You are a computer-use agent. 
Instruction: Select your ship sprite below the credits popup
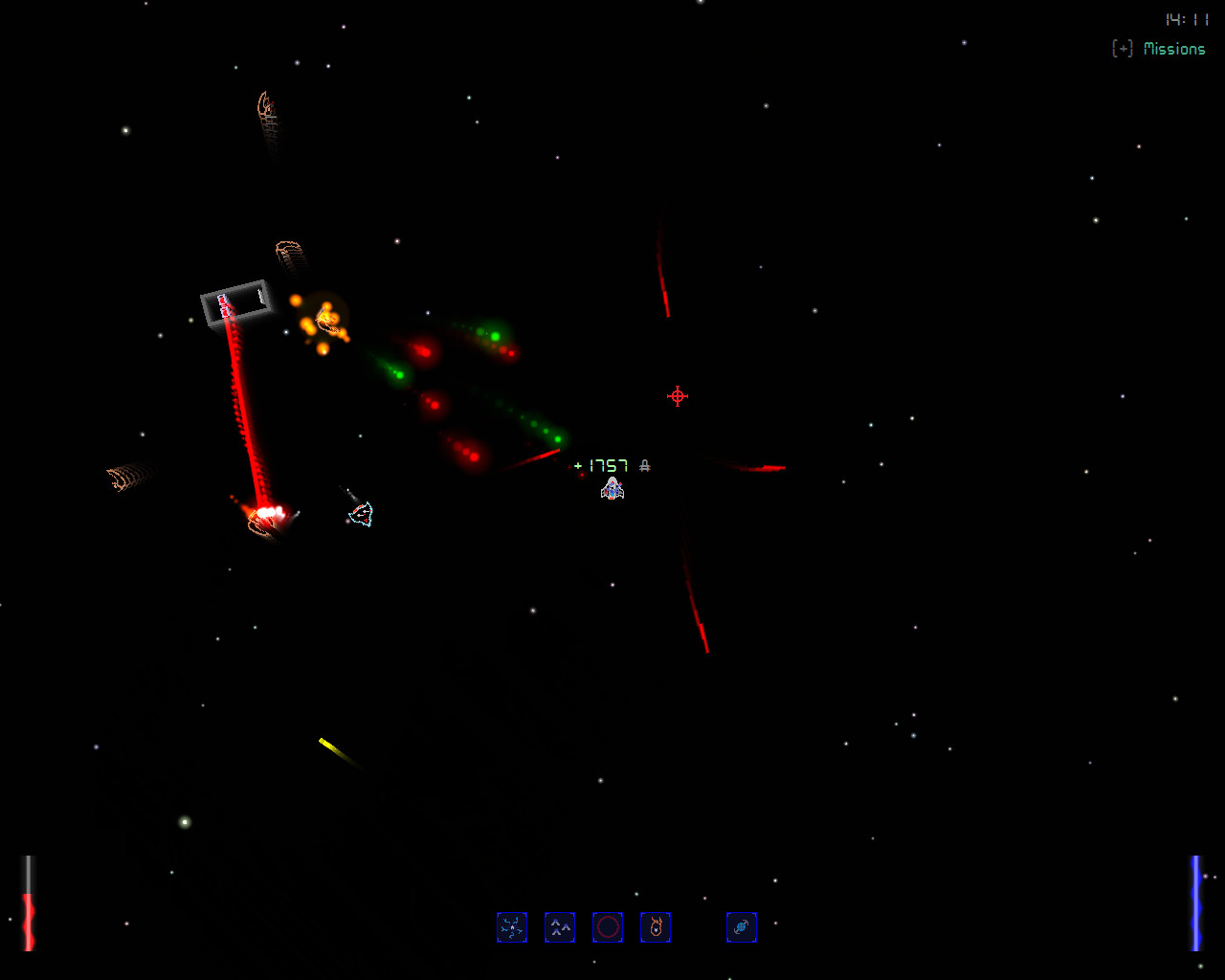point(612,489)
